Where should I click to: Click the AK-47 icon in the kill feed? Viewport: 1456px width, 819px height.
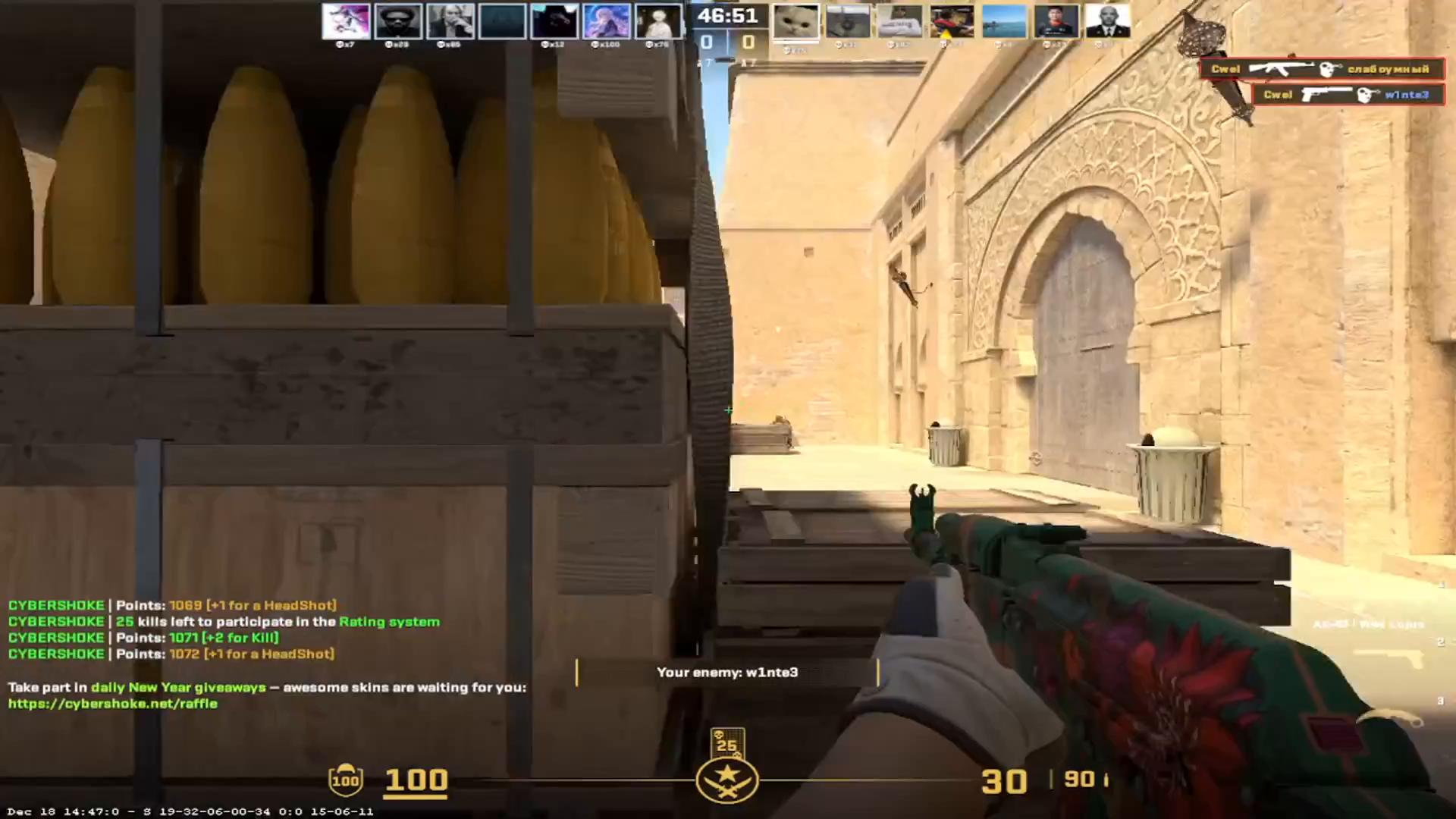tap(1281, 69)
